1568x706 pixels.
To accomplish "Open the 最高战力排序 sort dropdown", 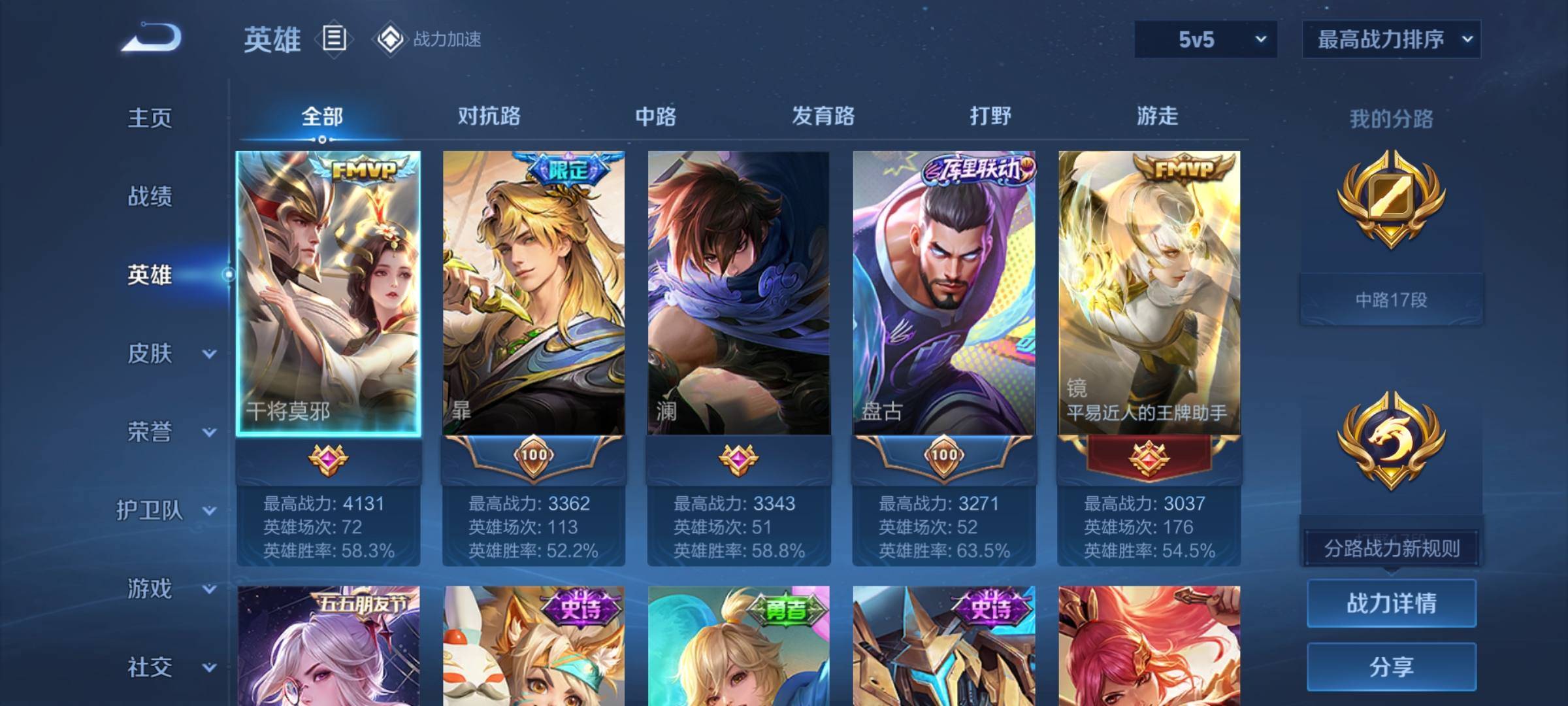I will point(1391,39).
